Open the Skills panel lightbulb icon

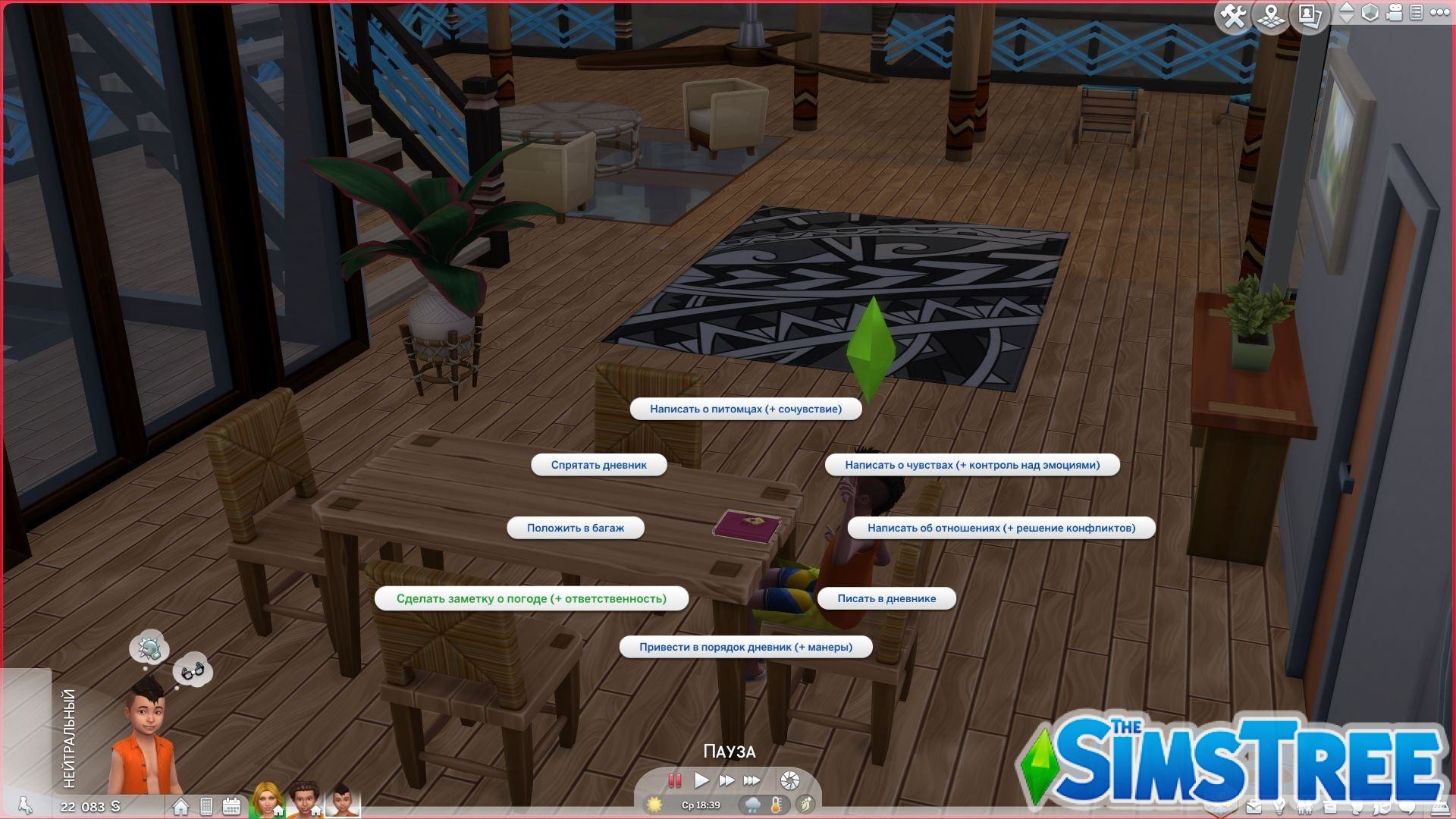[x=1279, y=806]
